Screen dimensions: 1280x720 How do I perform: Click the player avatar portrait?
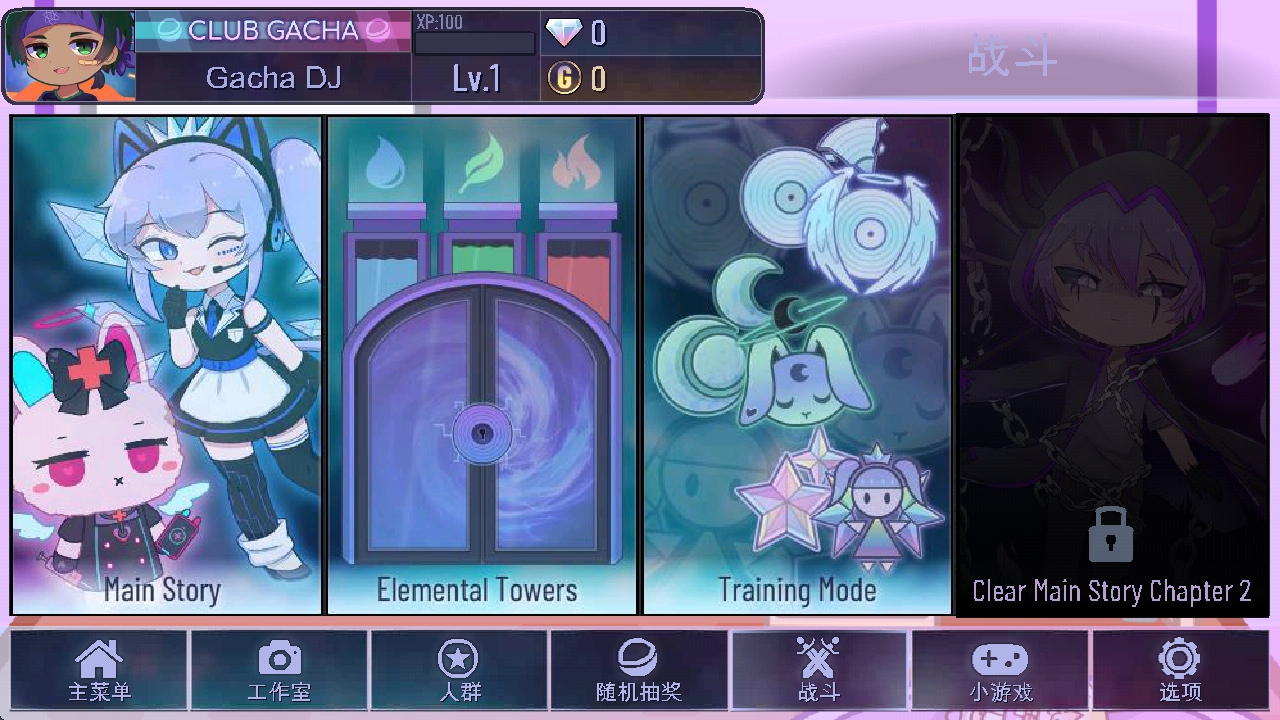pos(69,56)
